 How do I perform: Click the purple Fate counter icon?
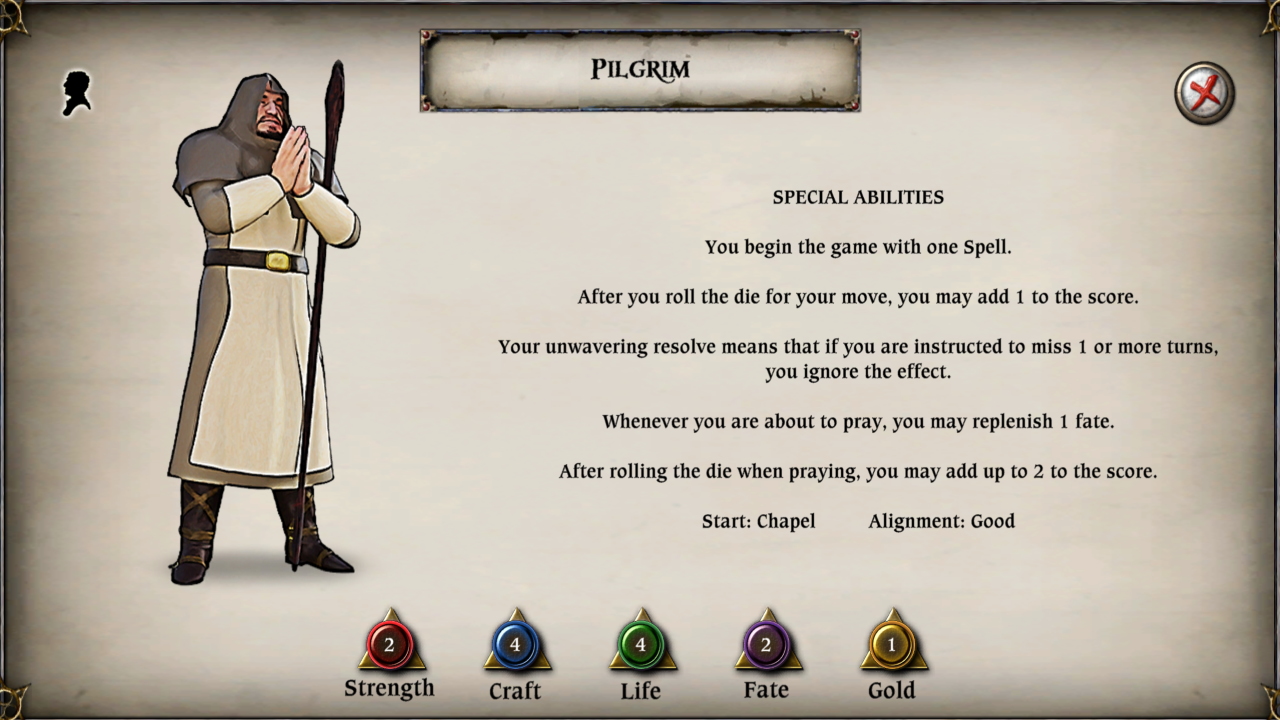(x=766, y=645)
